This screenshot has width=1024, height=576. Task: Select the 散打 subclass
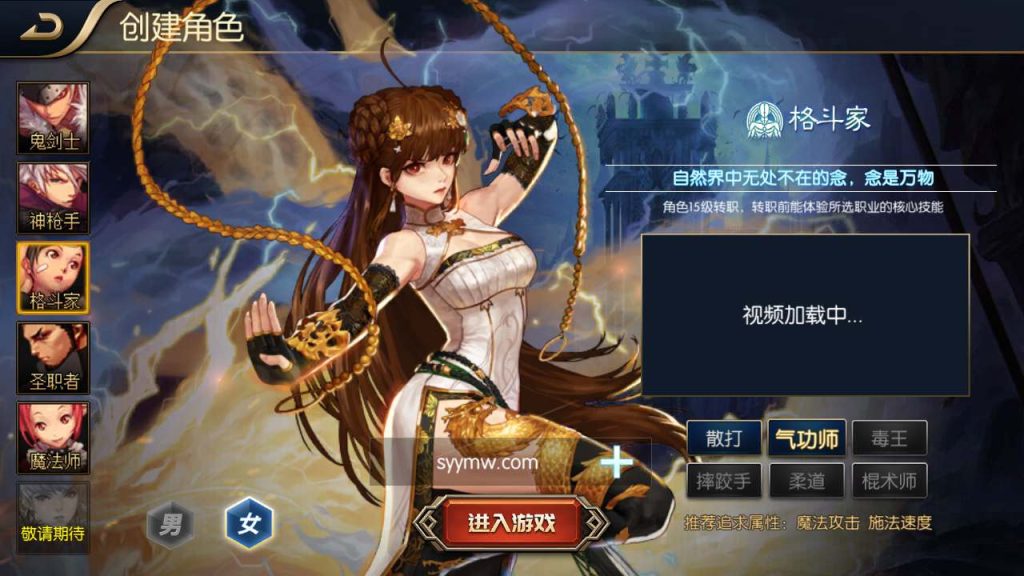pyautogui.click(x=724, y=437)
